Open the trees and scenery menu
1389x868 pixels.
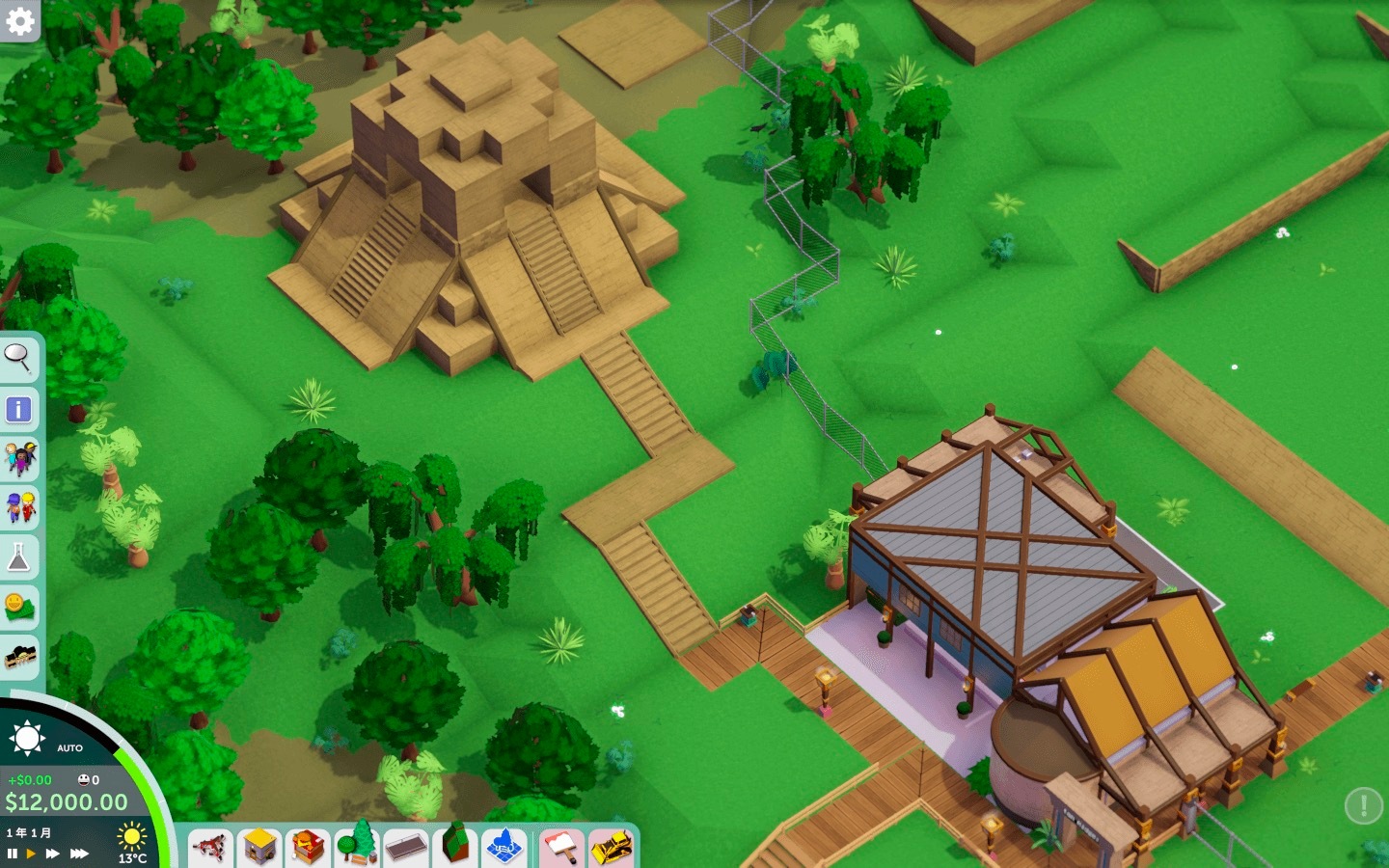358,845
